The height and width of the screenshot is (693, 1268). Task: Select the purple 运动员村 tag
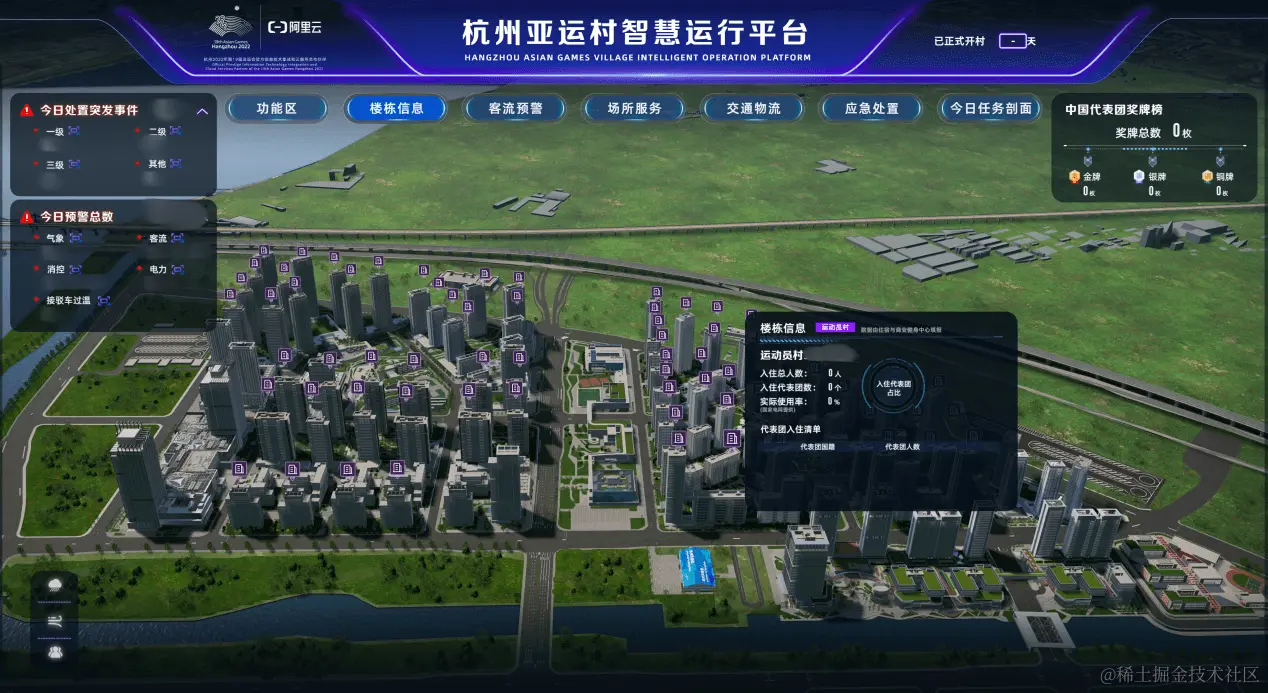(x=837, y=327)
